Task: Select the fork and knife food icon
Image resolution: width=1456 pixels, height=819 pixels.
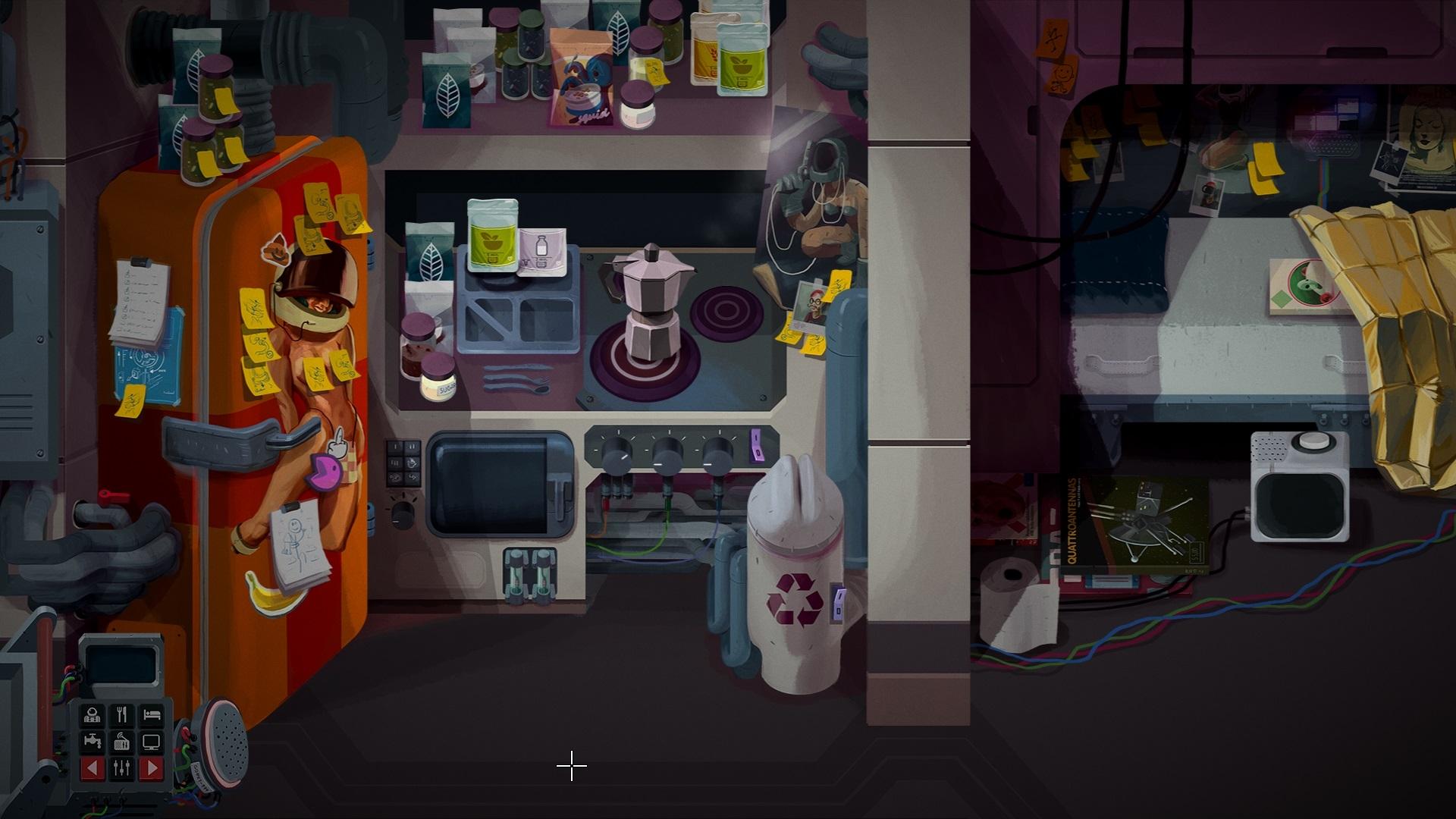Action: (x=123, y=714)
